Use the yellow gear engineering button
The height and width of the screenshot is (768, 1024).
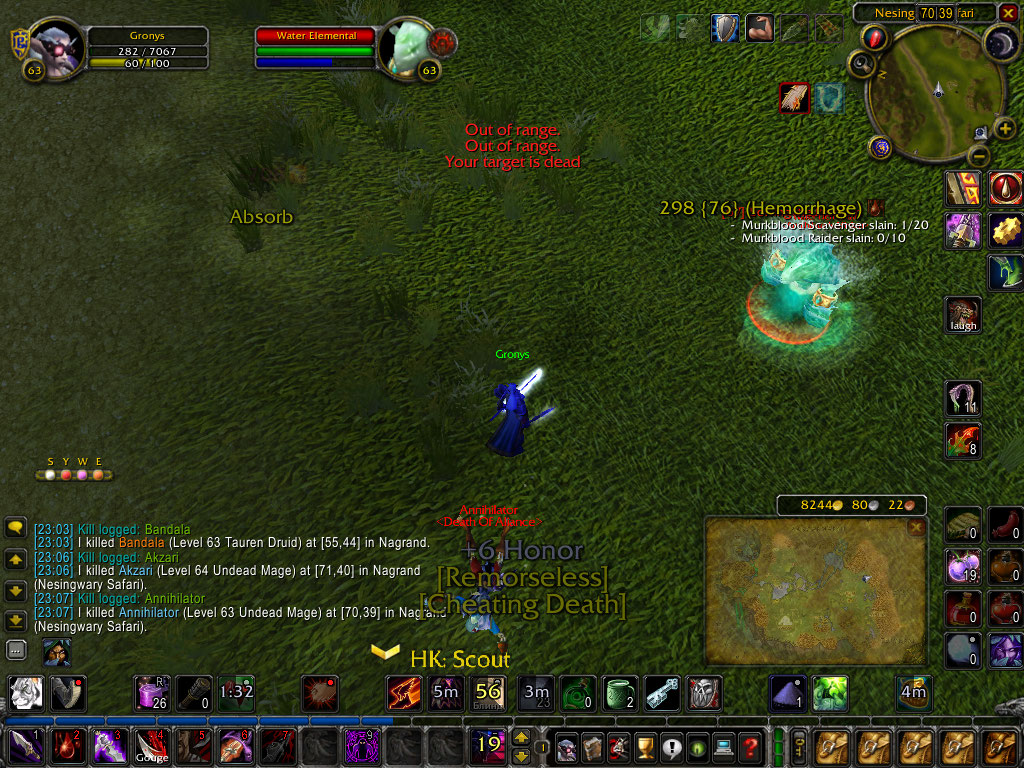pyautogui.click(x=1006, y=230)
